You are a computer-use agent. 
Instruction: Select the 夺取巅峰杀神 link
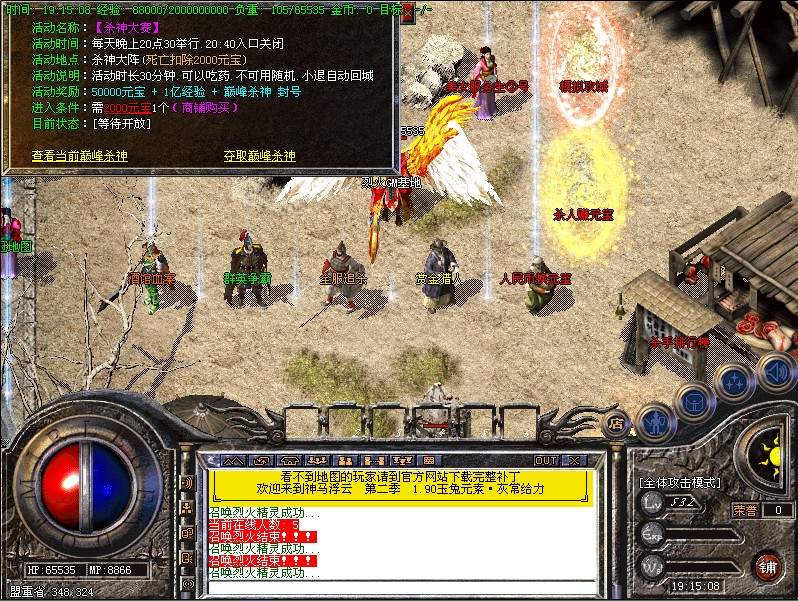[x=260, y=156]
